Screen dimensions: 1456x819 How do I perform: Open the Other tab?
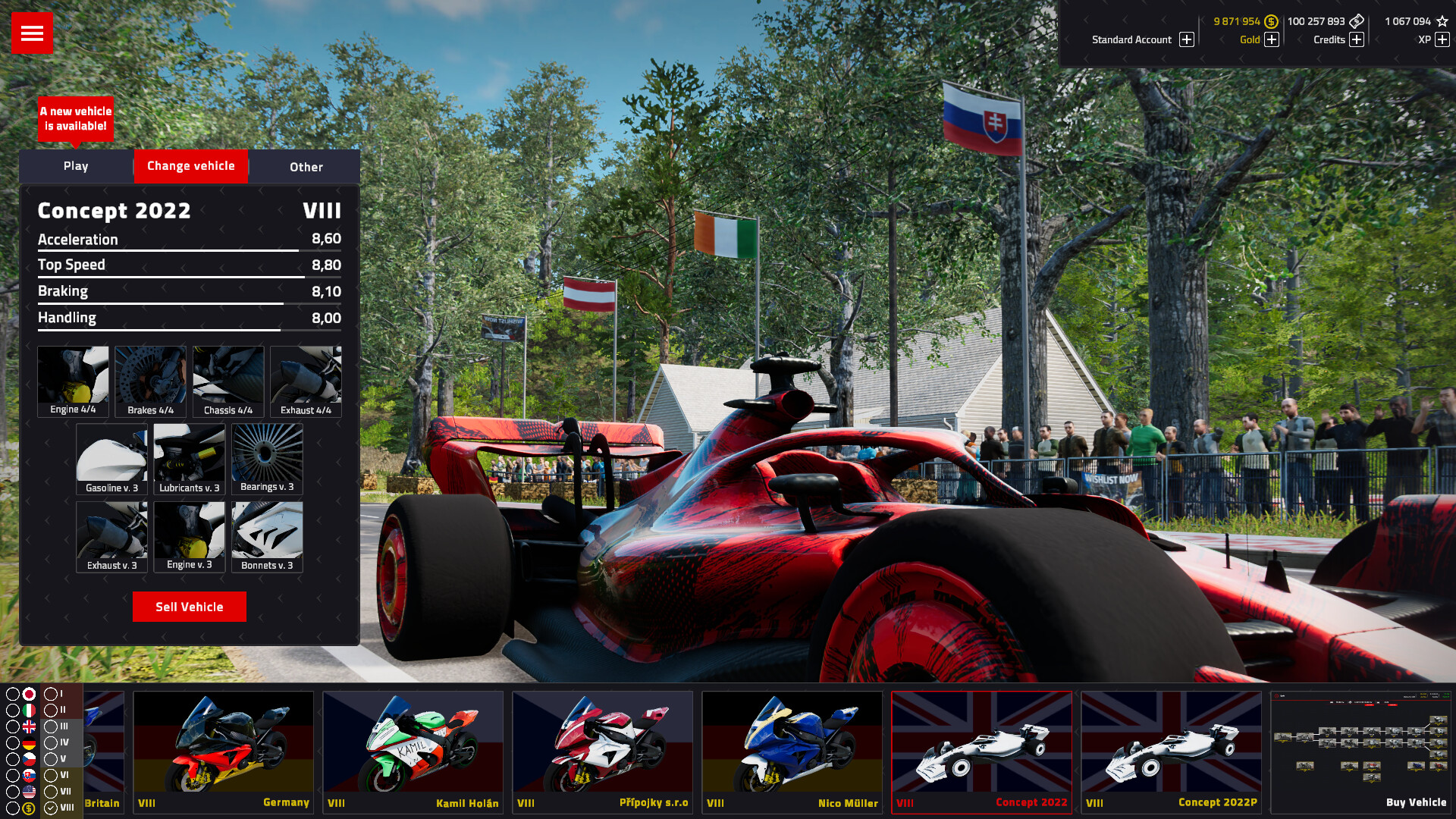click(305, 166)
